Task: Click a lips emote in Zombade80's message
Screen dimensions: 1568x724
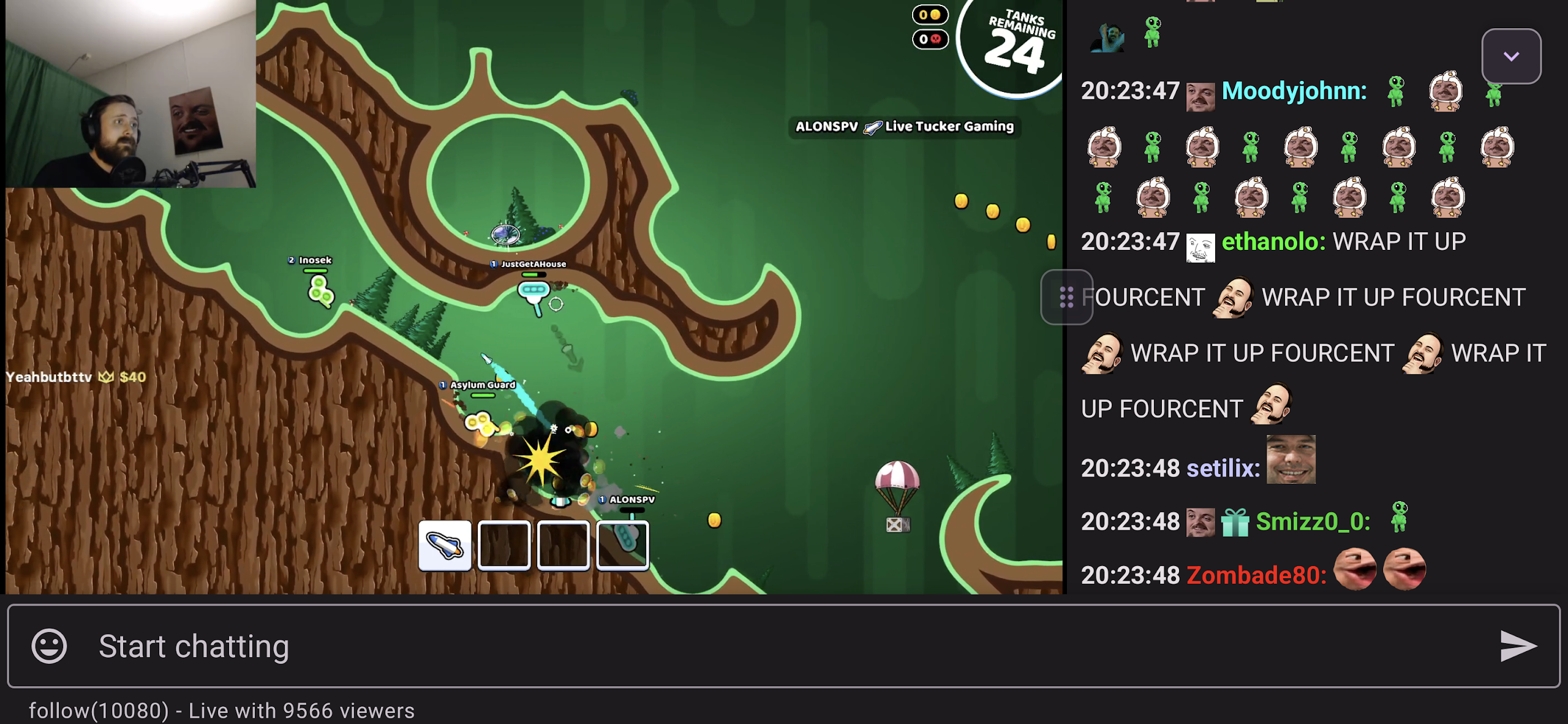Action: point(1354,568)
